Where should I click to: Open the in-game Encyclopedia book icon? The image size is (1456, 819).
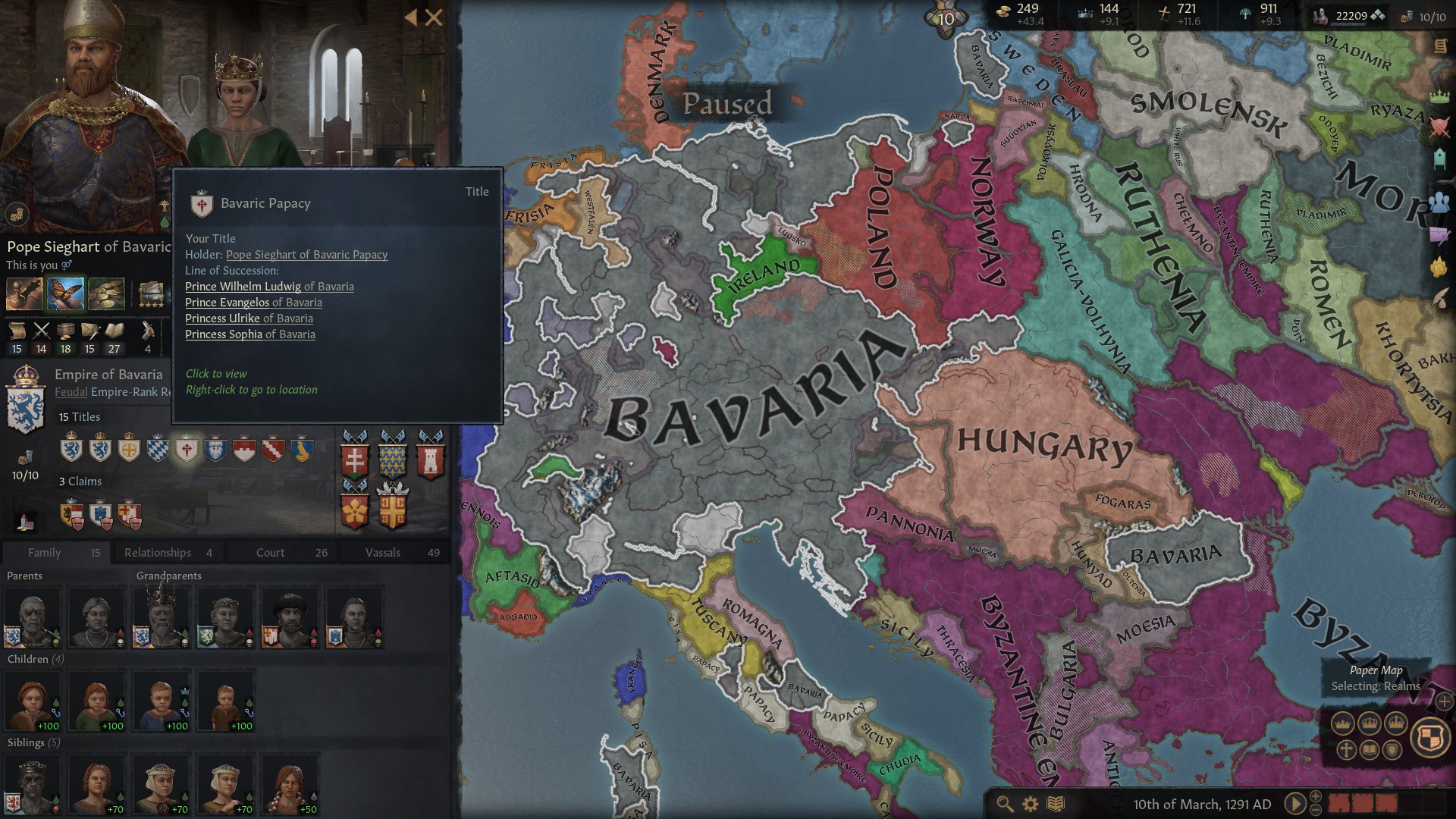(1055, 805)
